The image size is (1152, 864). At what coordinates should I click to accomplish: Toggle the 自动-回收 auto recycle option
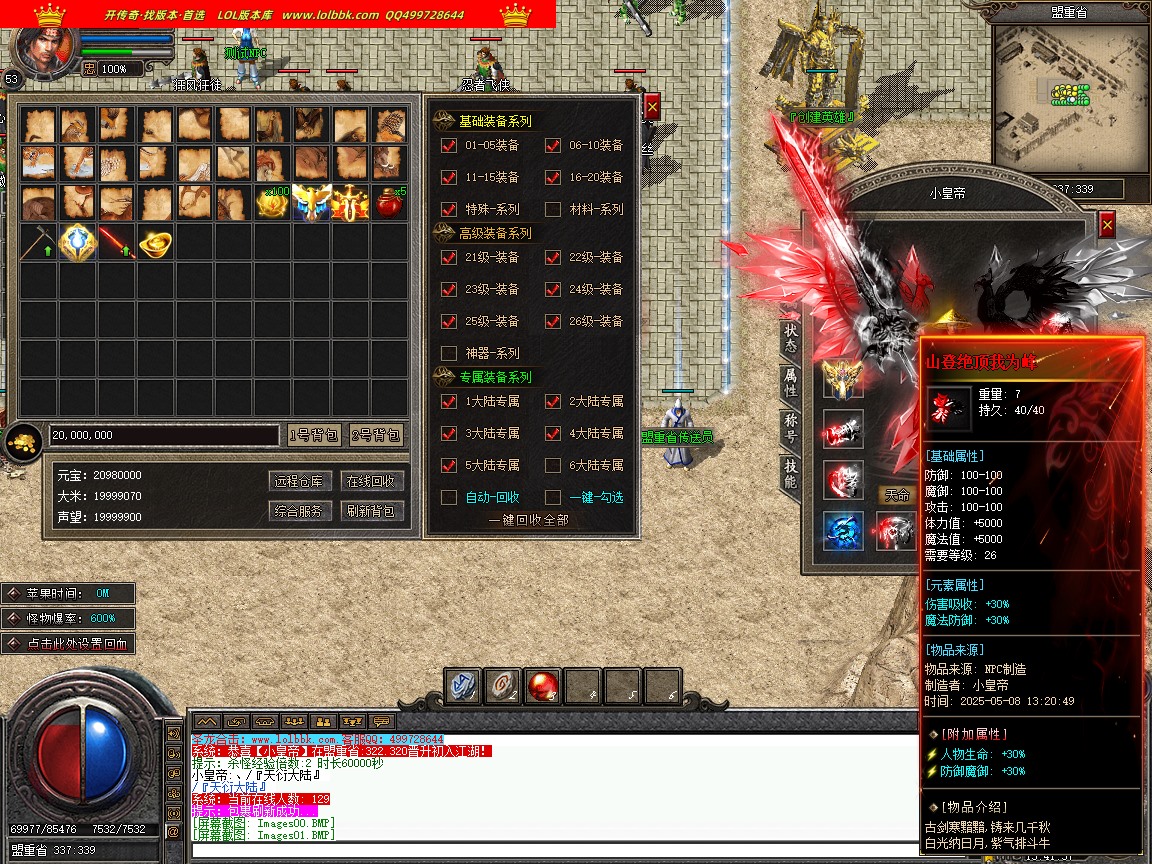[449, 497]
